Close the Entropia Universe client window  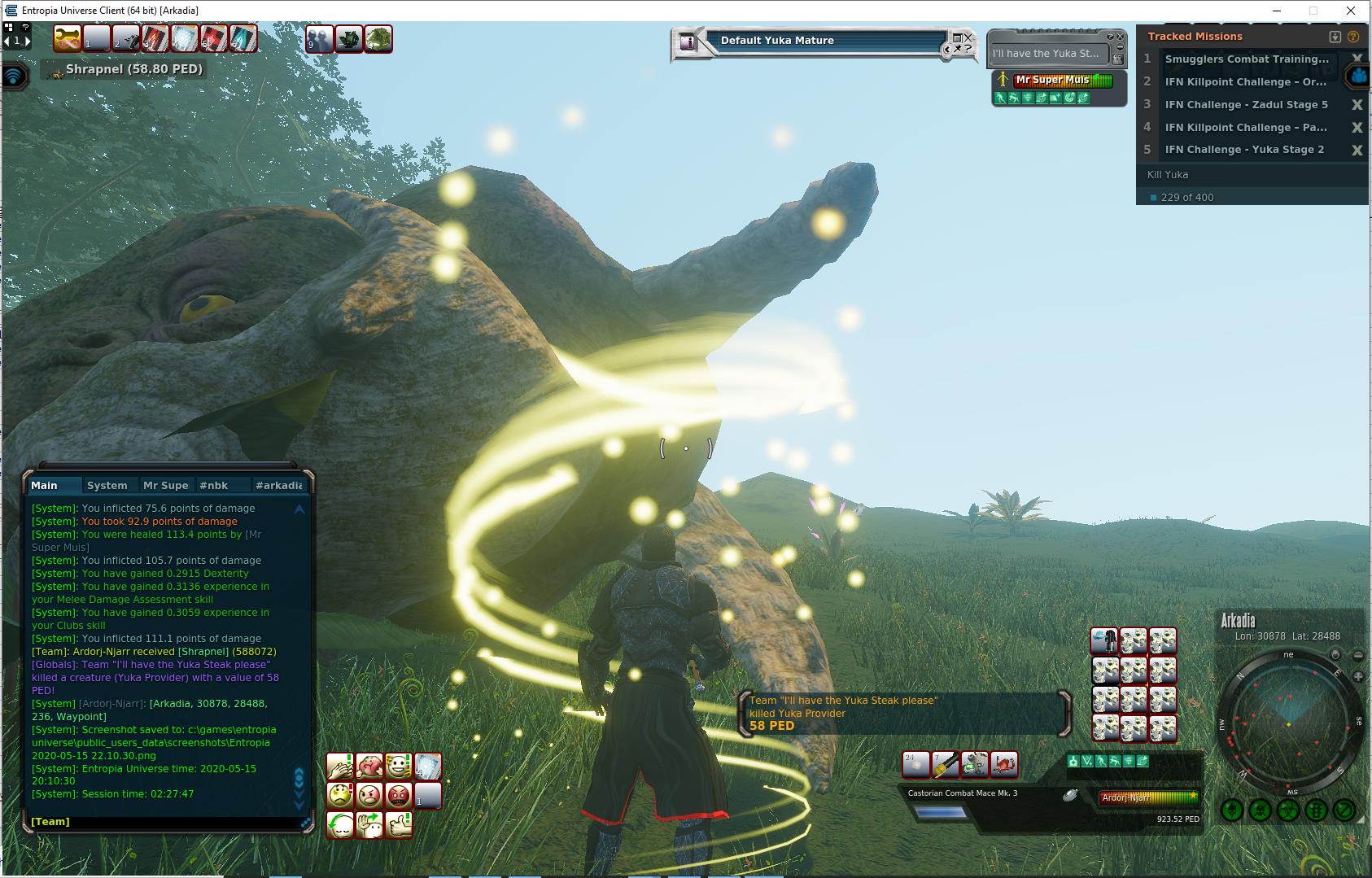tap(1352, 11)
